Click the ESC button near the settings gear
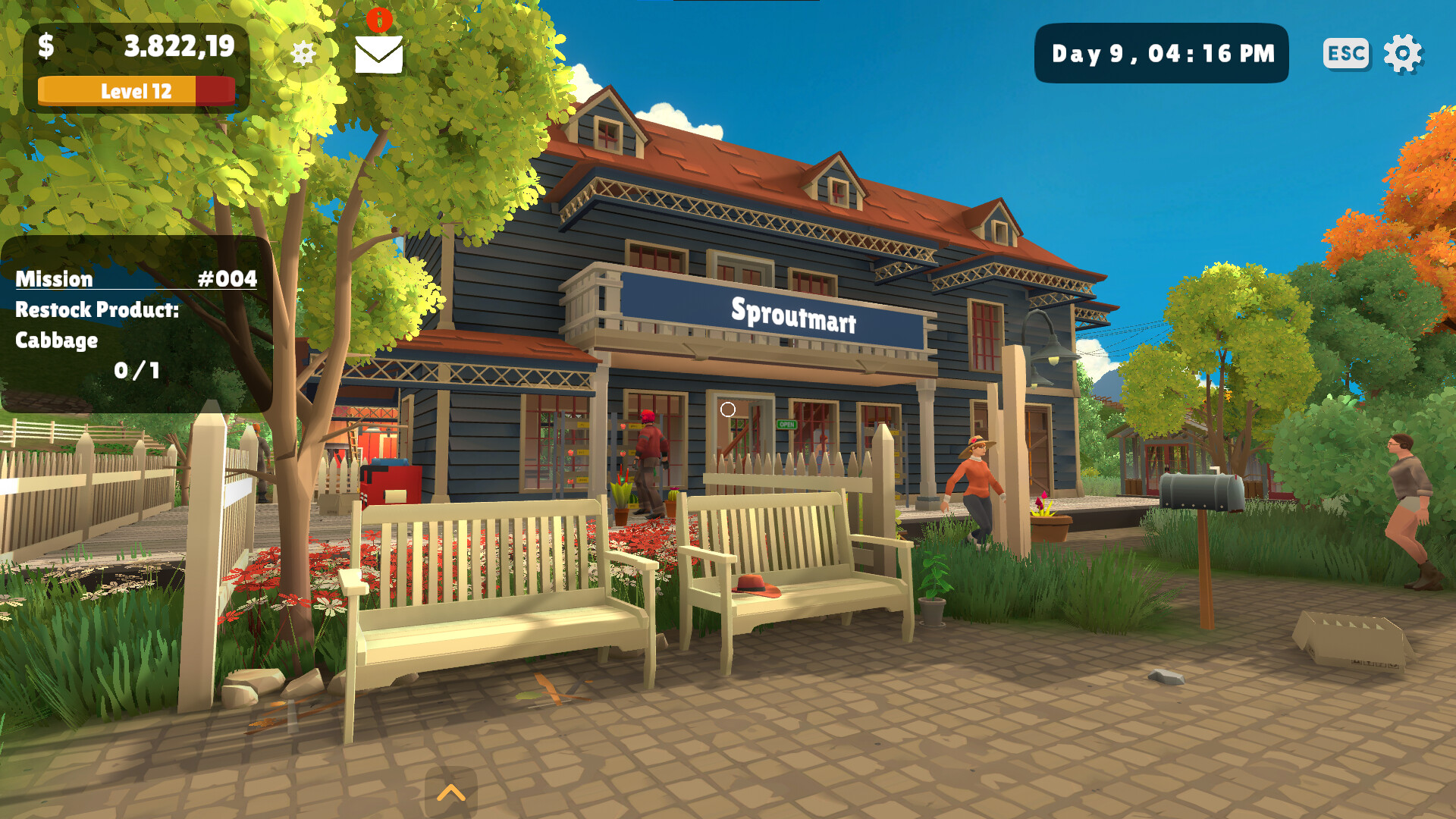 1345,53
